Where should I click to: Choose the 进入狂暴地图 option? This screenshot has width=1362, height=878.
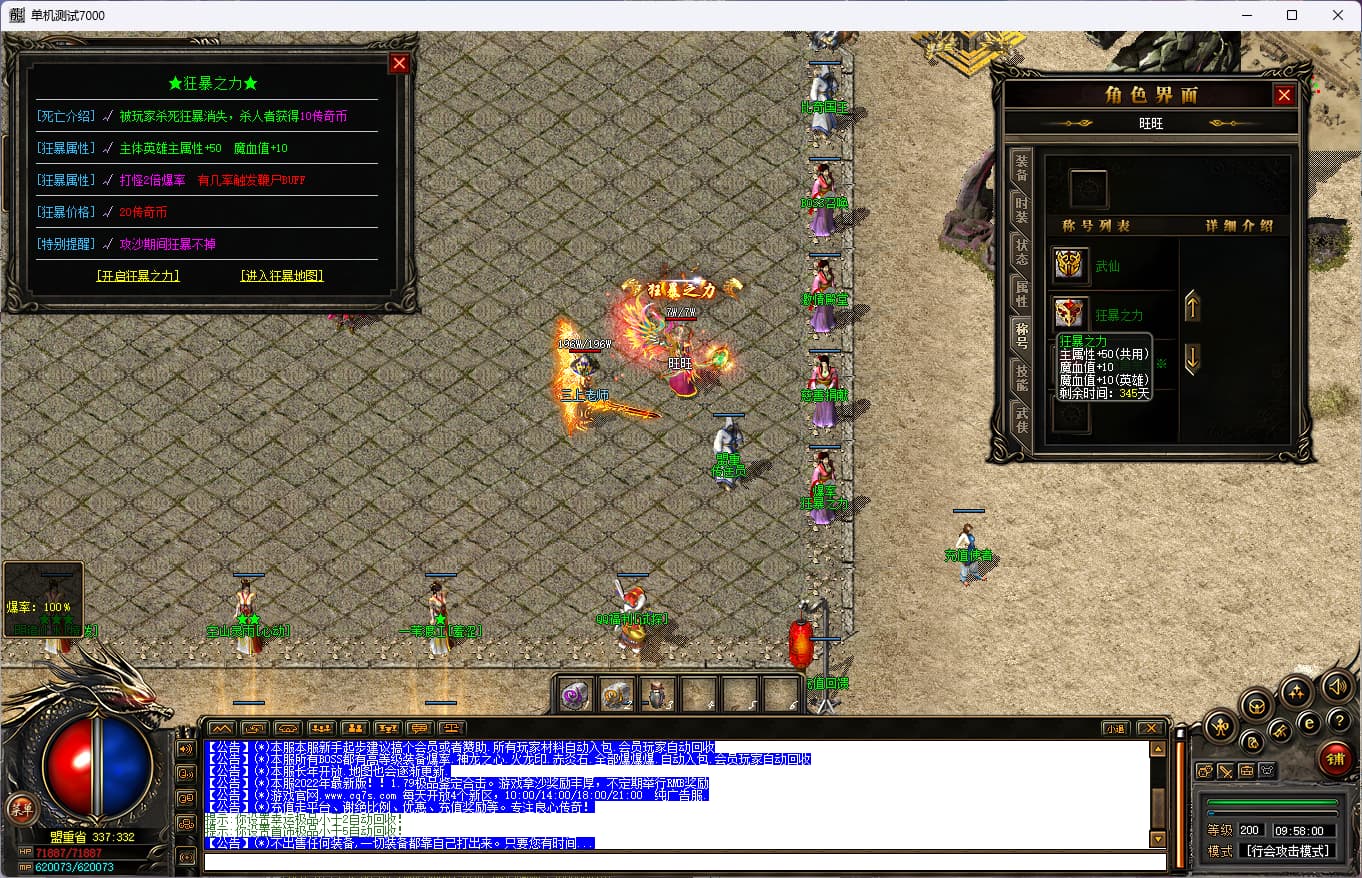(x=282, y=276)
